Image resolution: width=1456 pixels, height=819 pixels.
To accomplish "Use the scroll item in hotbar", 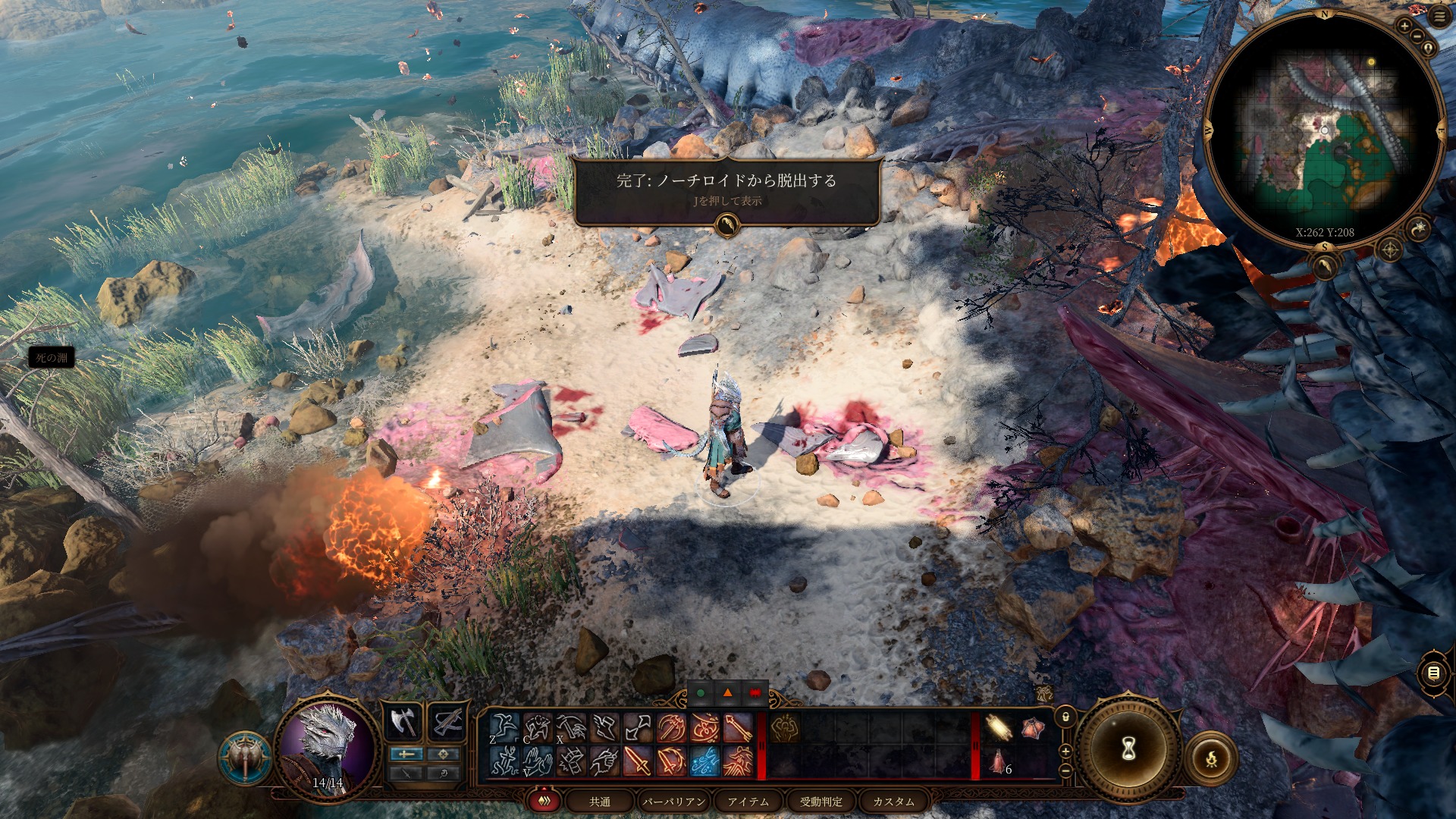I will [999, 728].
